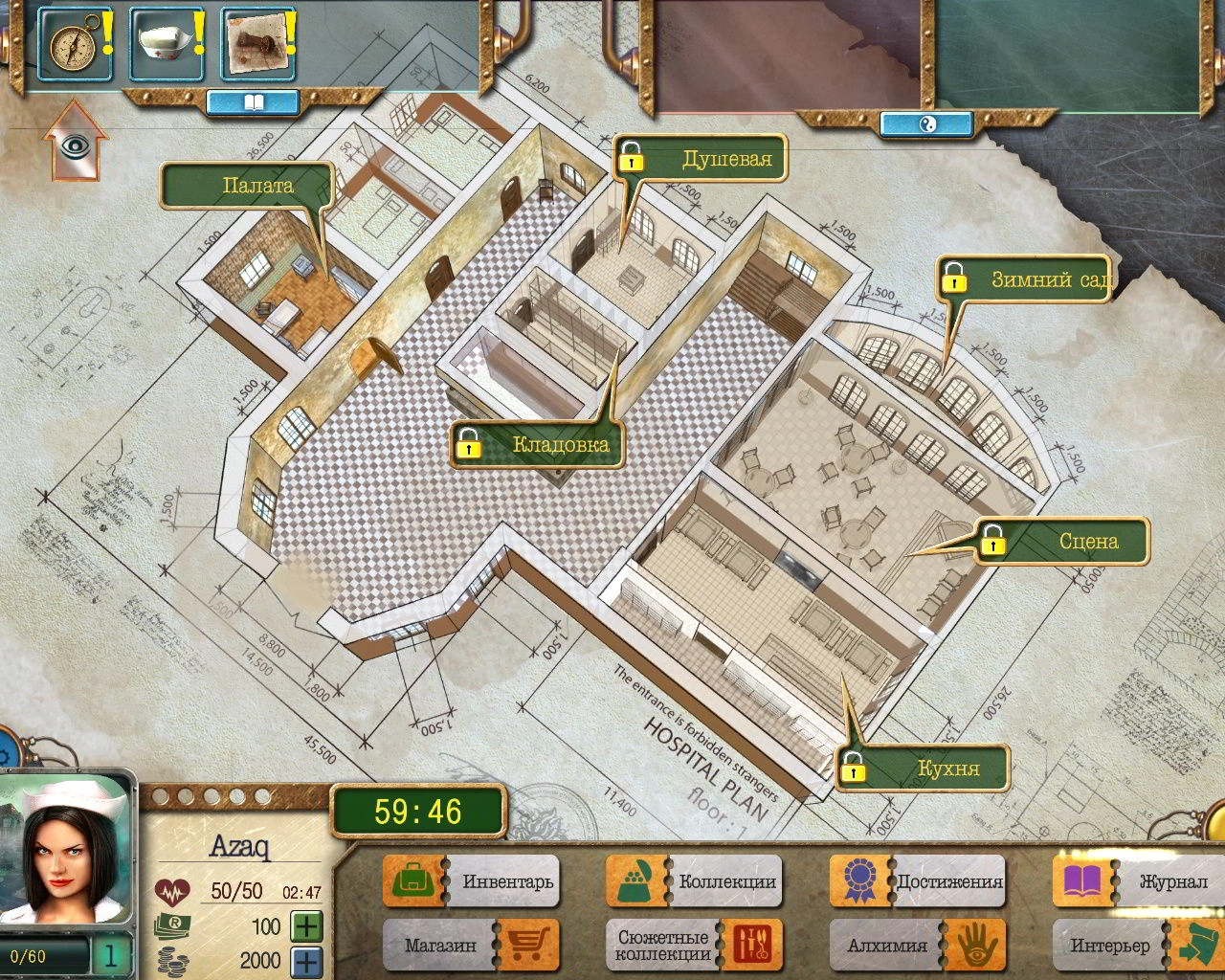Toggle the eye arrow button

click(74, 144)
